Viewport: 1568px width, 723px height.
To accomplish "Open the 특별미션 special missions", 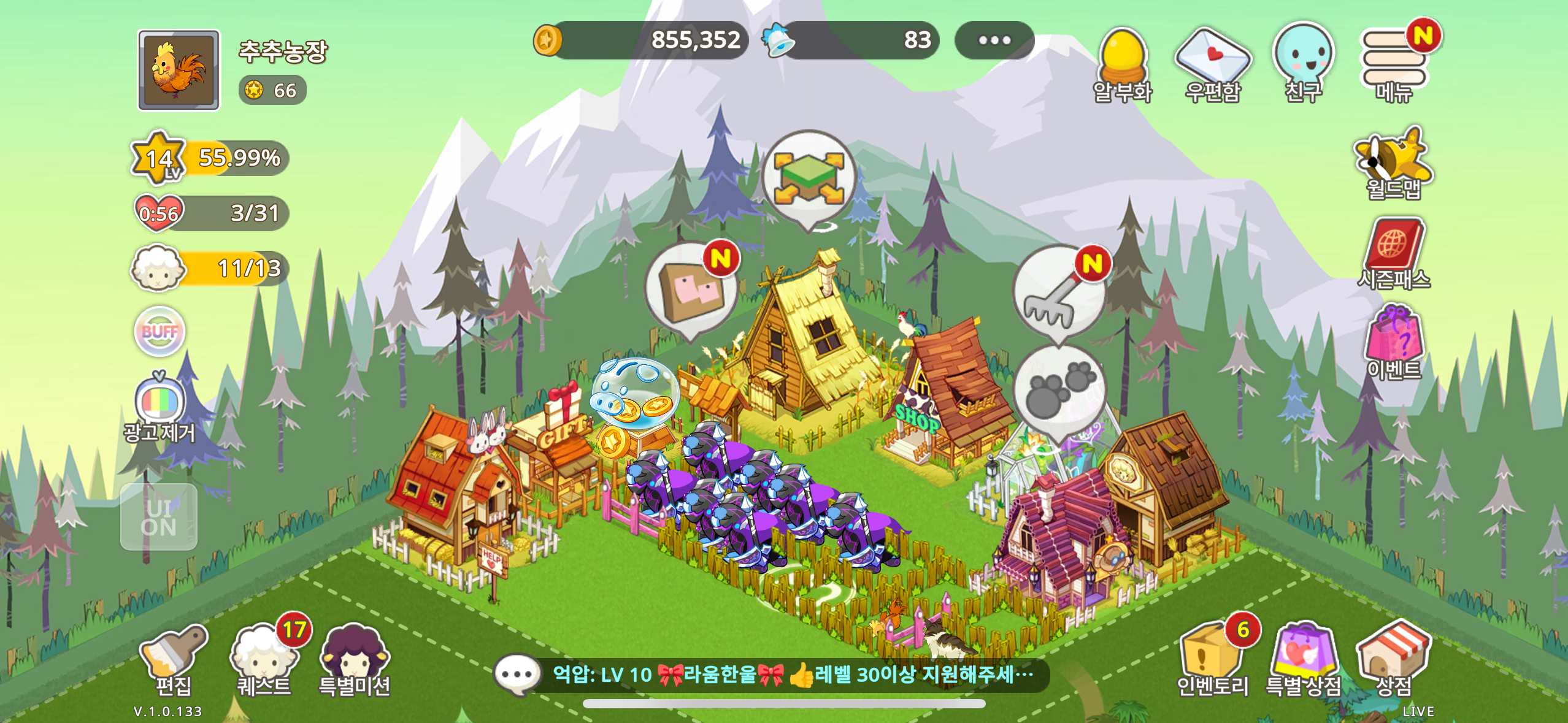I will [x=355, y=659].
